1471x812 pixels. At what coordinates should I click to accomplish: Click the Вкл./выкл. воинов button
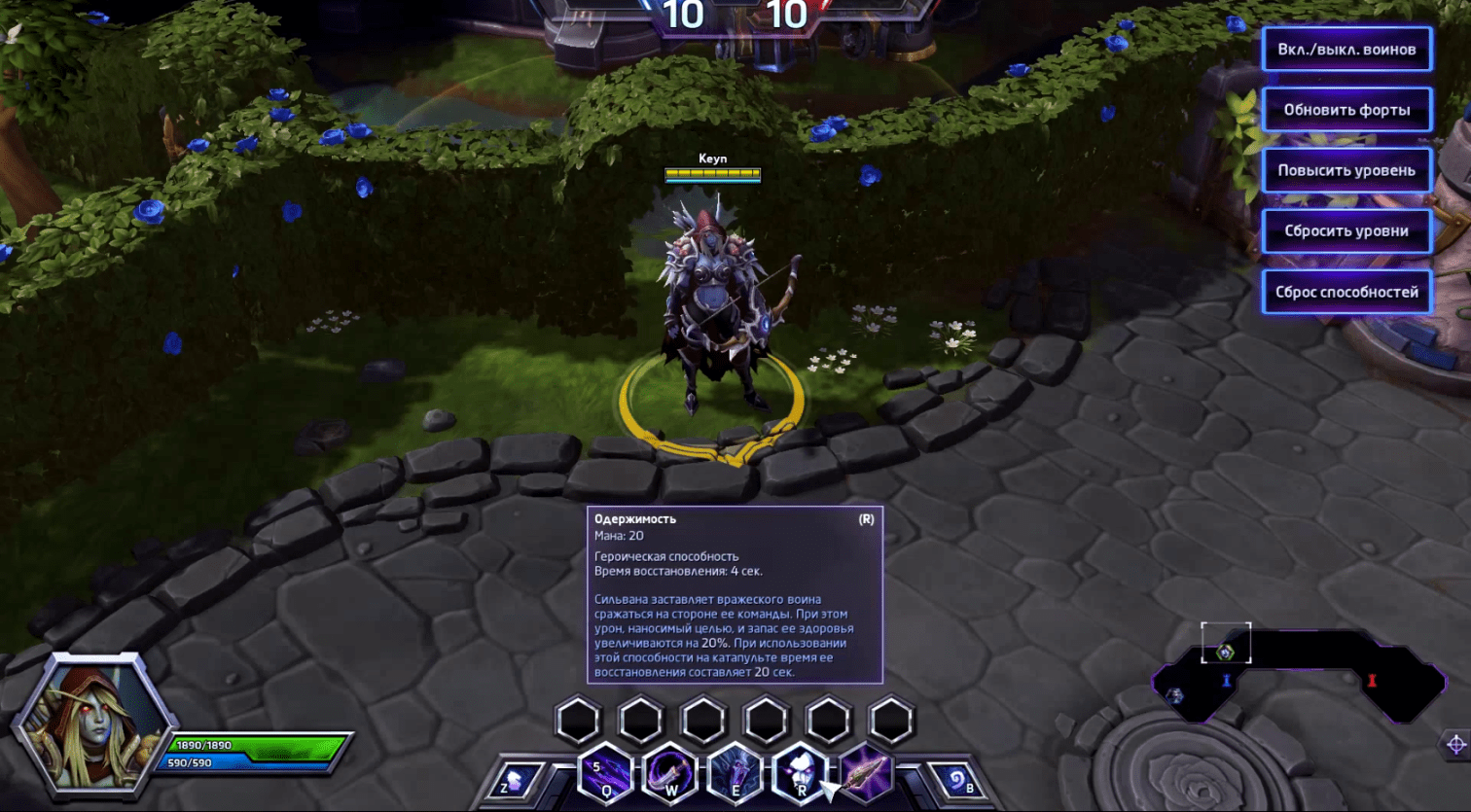1346,50
